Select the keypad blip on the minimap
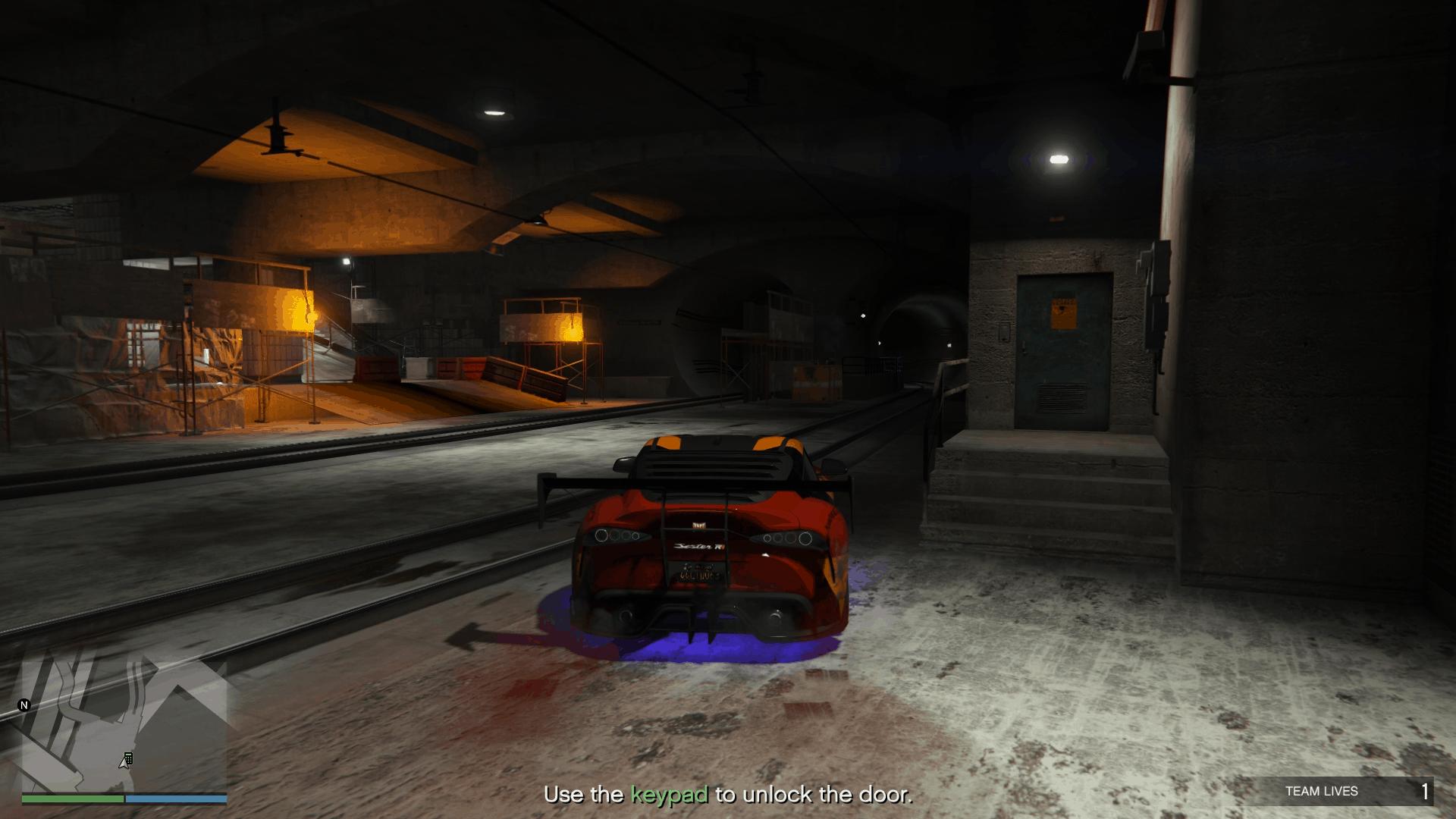This screenshot has height=819, width=1456. pos(128,758)
